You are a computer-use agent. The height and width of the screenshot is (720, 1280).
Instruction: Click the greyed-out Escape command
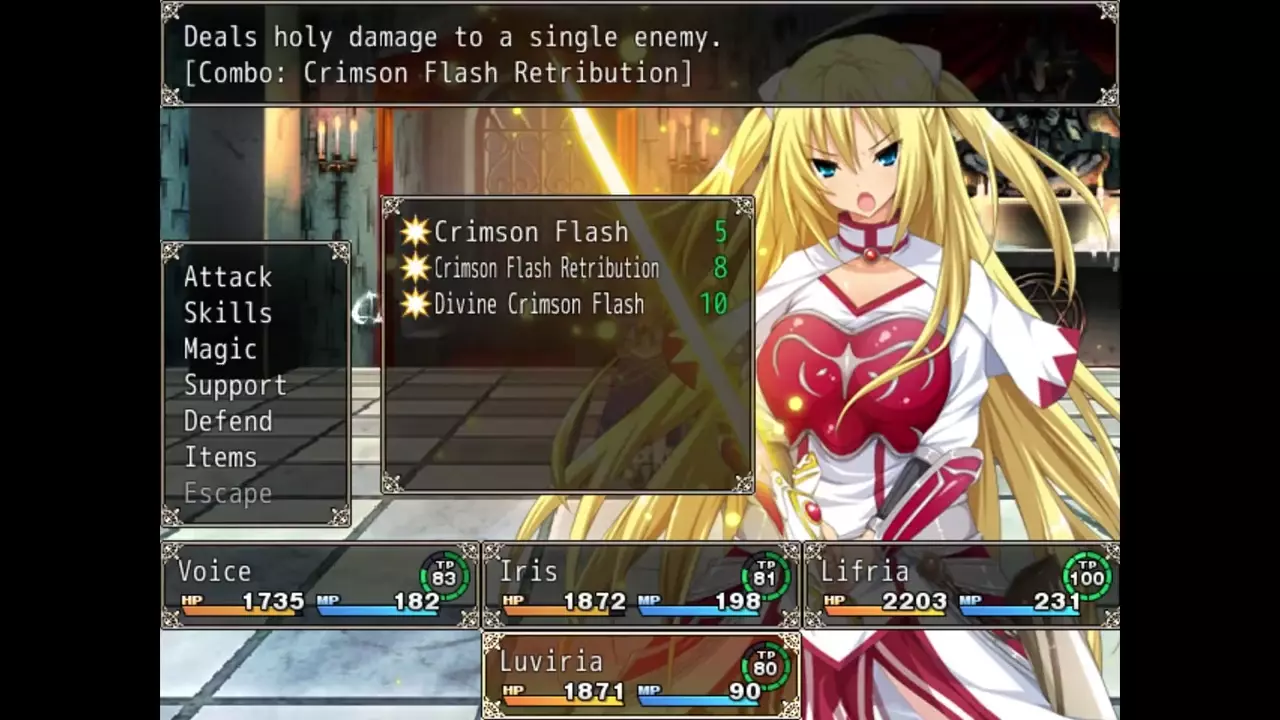[x=228, y=493]
